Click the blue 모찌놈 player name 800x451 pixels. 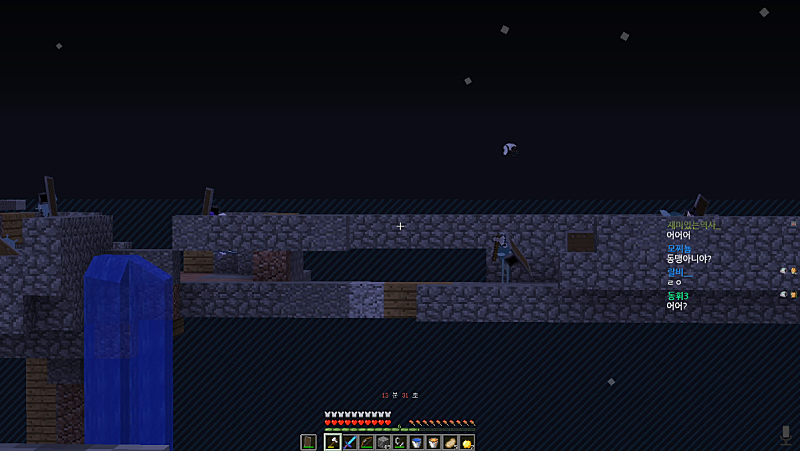pyautogui.click(x=679, y=248)
